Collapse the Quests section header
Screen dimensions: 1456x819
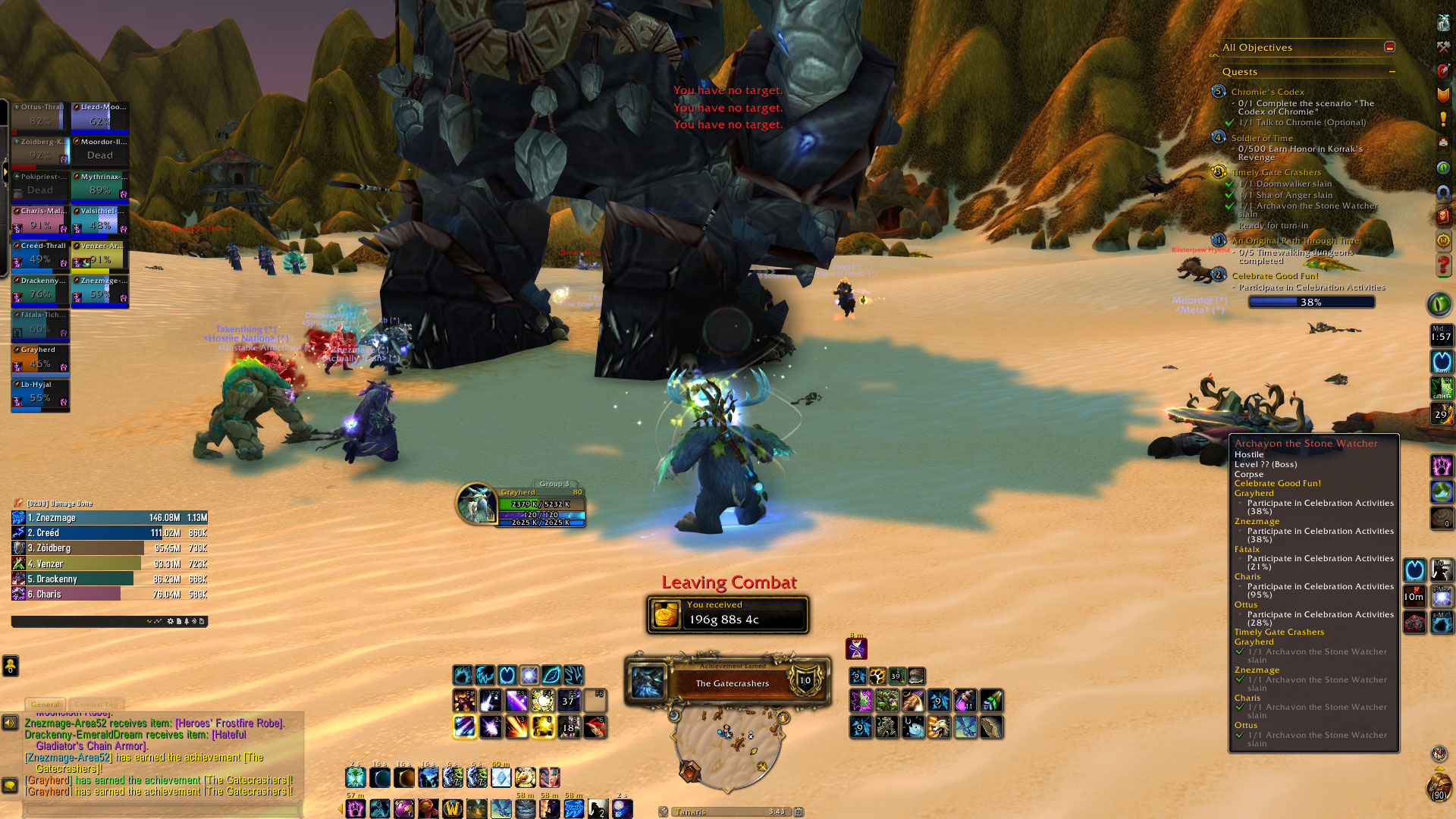pyautogui.click(x=1392, y=72)
